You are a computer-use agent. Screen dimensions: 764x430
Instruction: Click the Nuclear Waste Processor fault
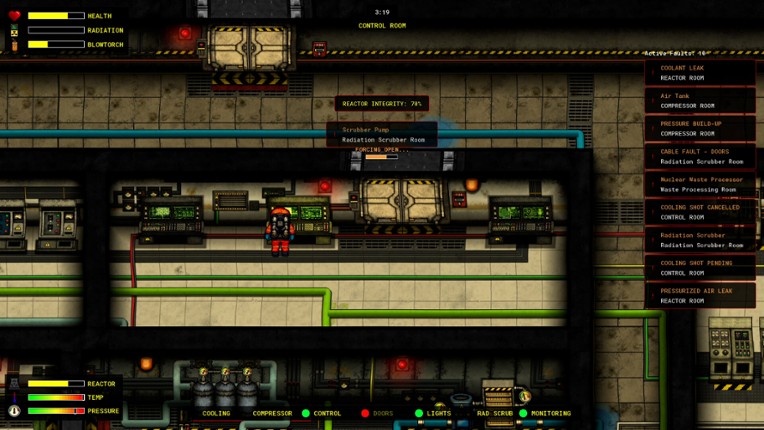pos(700,185)
